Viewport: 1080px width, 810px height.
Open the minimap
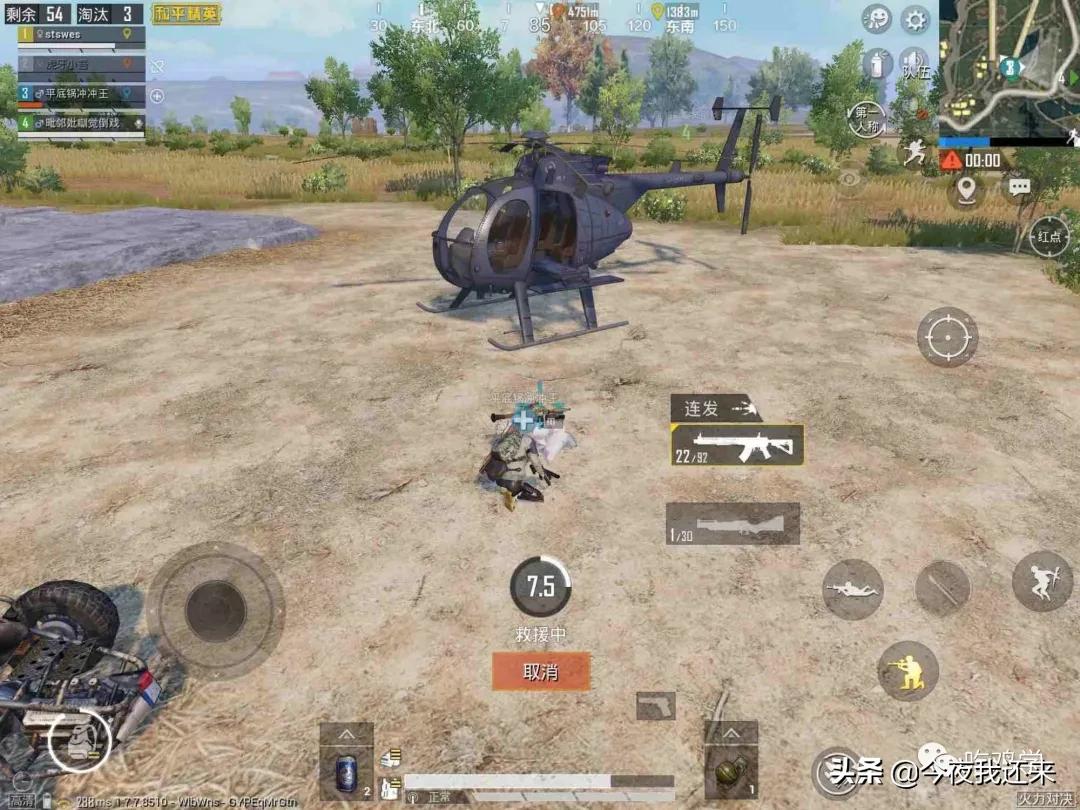click(x=1009, y=67)
